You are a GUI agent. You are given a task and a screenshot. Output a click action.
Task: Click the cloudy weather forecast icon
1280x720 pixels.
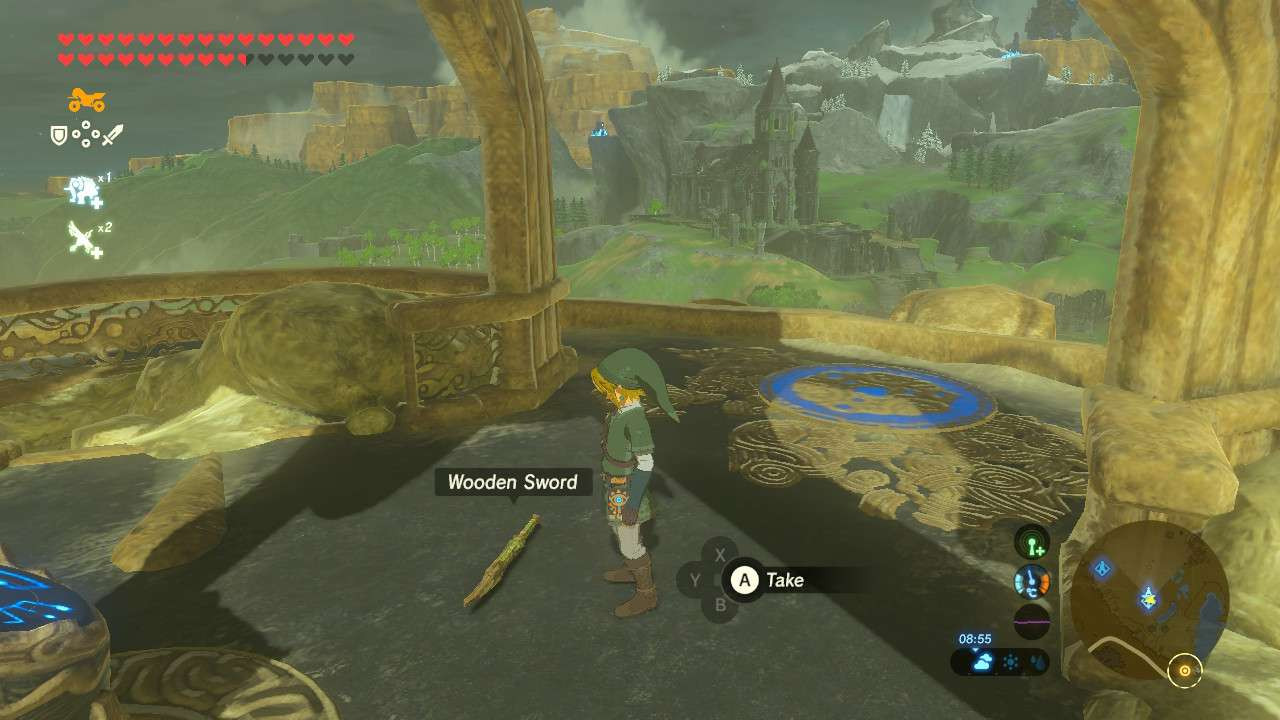(x=982, y=662)
